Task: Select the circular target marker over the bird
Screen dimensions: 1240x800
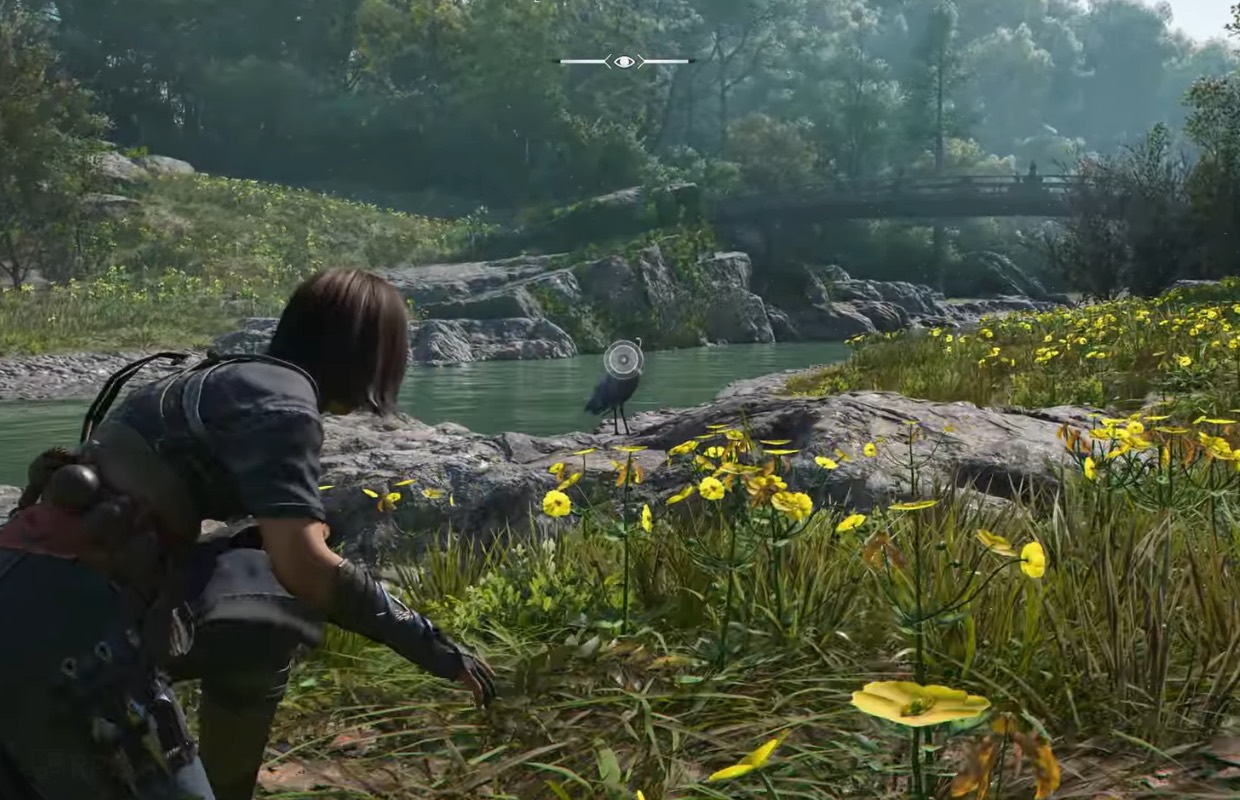Action: point(623,359)
